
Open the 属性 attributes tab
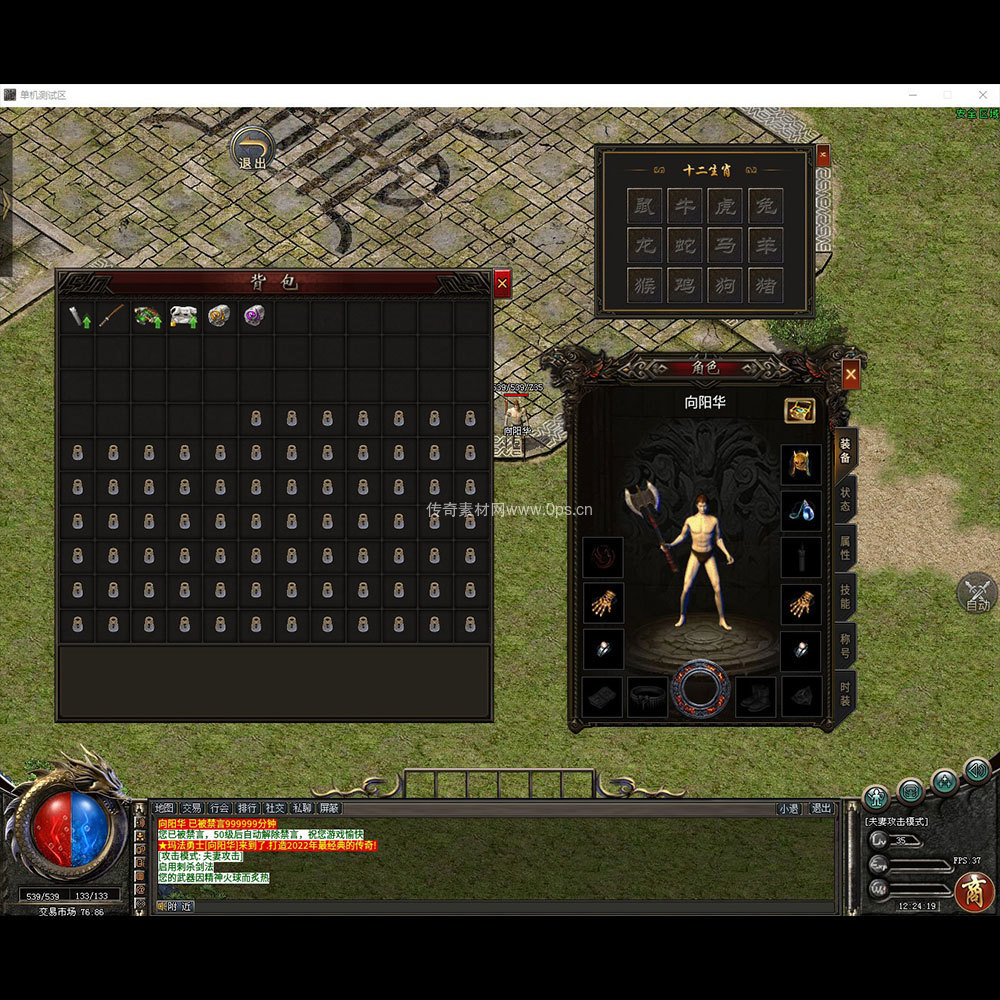coord(845,547)
